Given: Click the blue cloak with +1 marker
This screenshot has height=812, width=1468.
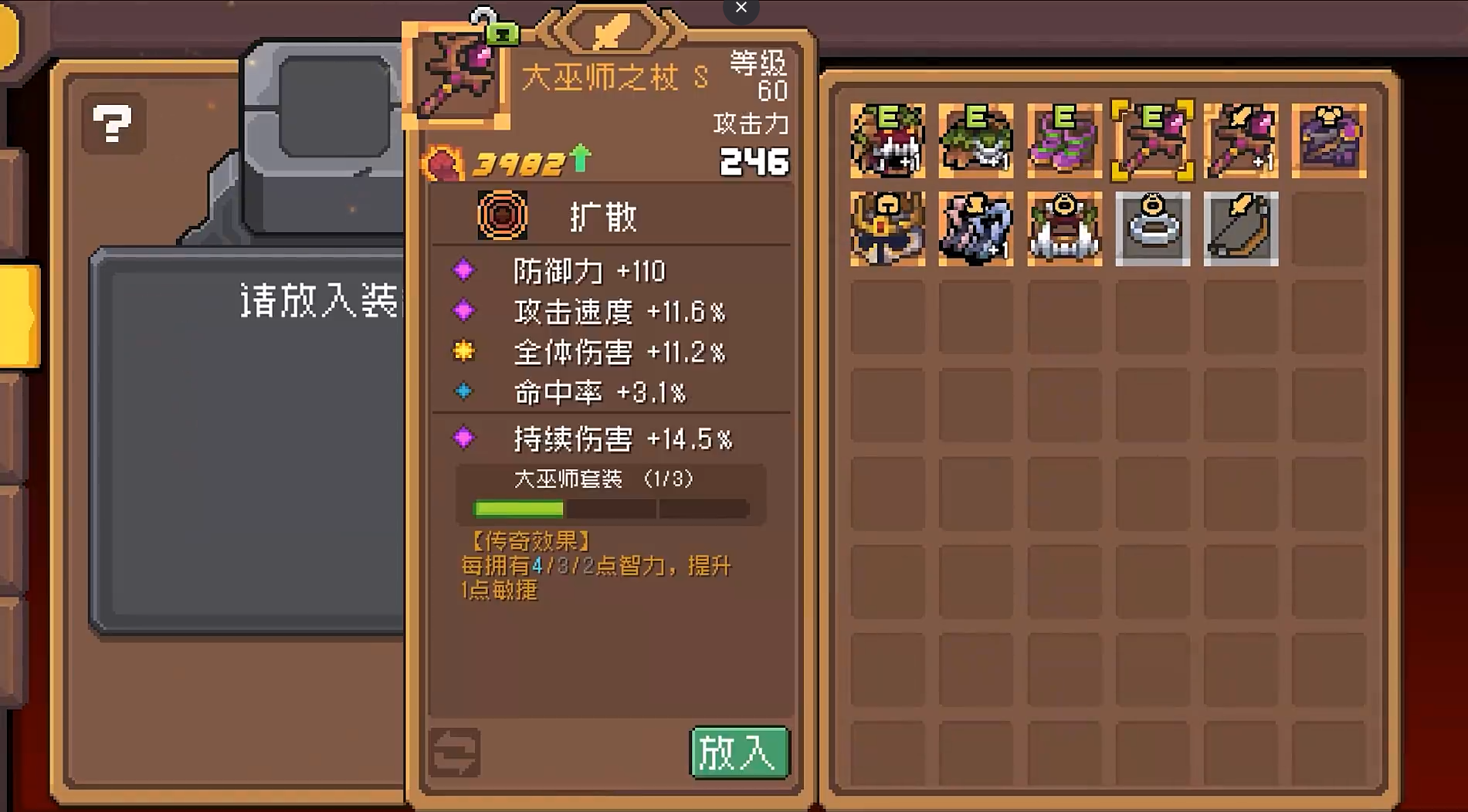Looking at the screenshot, I should (x=975, y=229).
